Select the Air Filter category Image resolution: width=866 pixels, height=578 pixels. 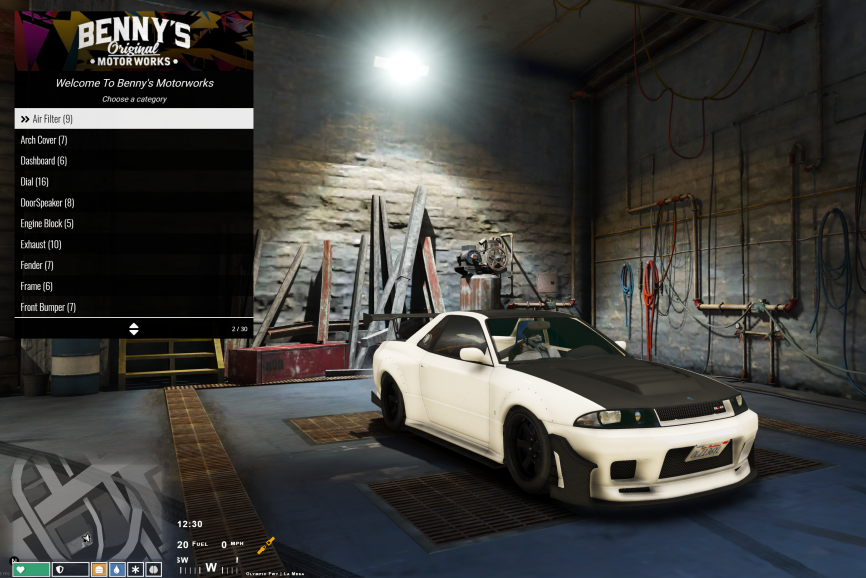click(133, 119)
